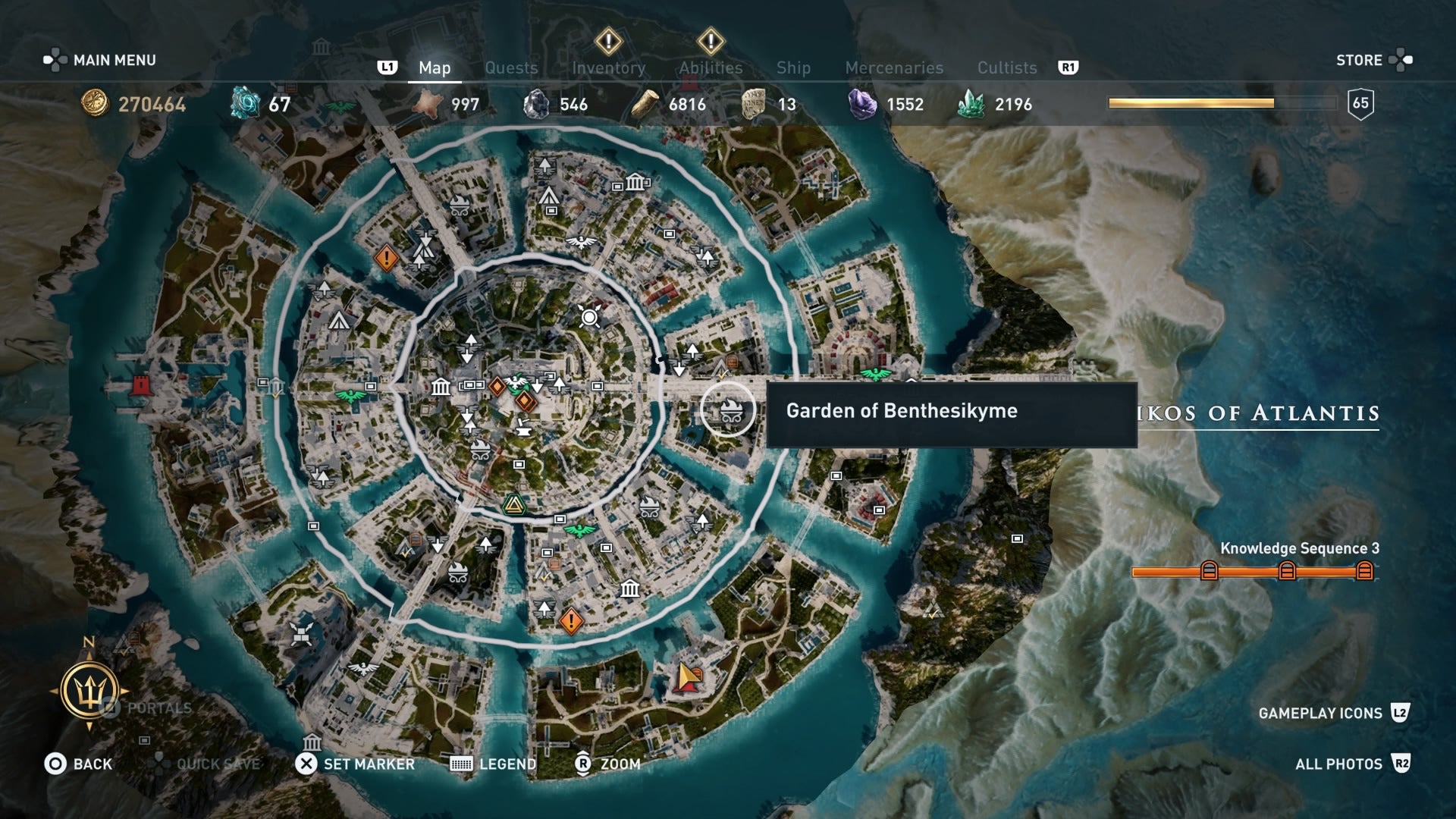
Task: Switch to the Quests tab
Action: (x=511, y=67)
